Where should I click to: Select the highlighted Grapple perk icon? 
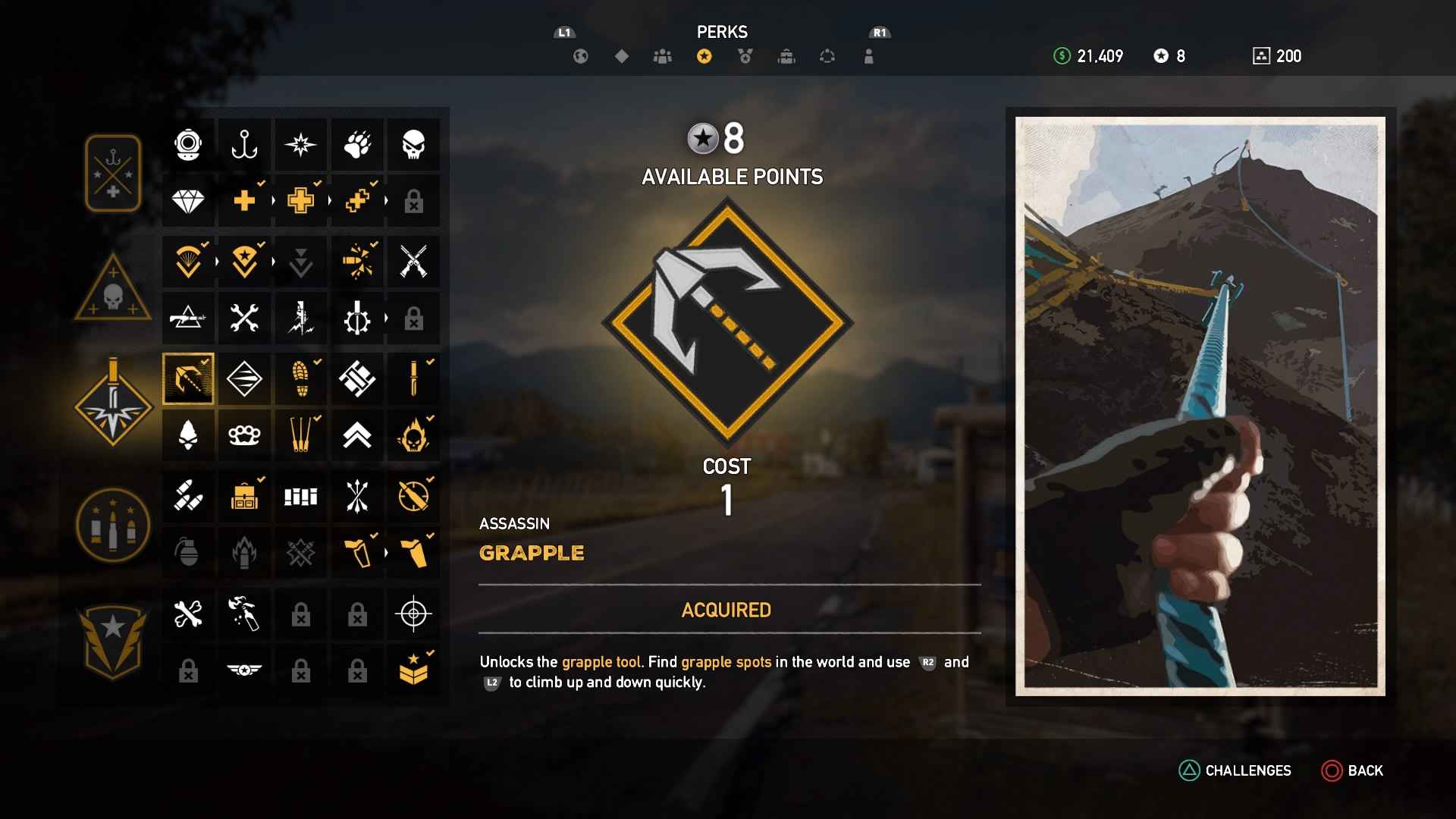(x=188, y=379)
